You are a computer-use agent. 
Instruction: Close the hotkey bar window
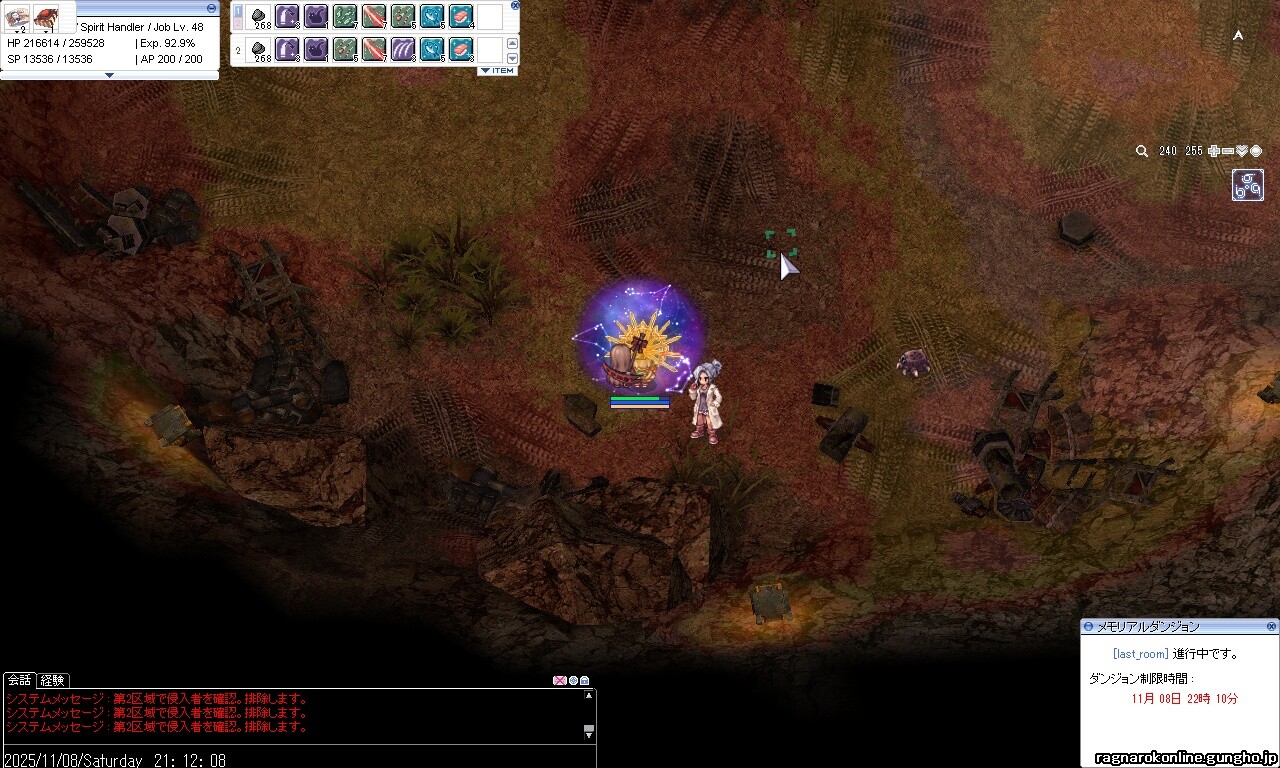tap(515, 5)
